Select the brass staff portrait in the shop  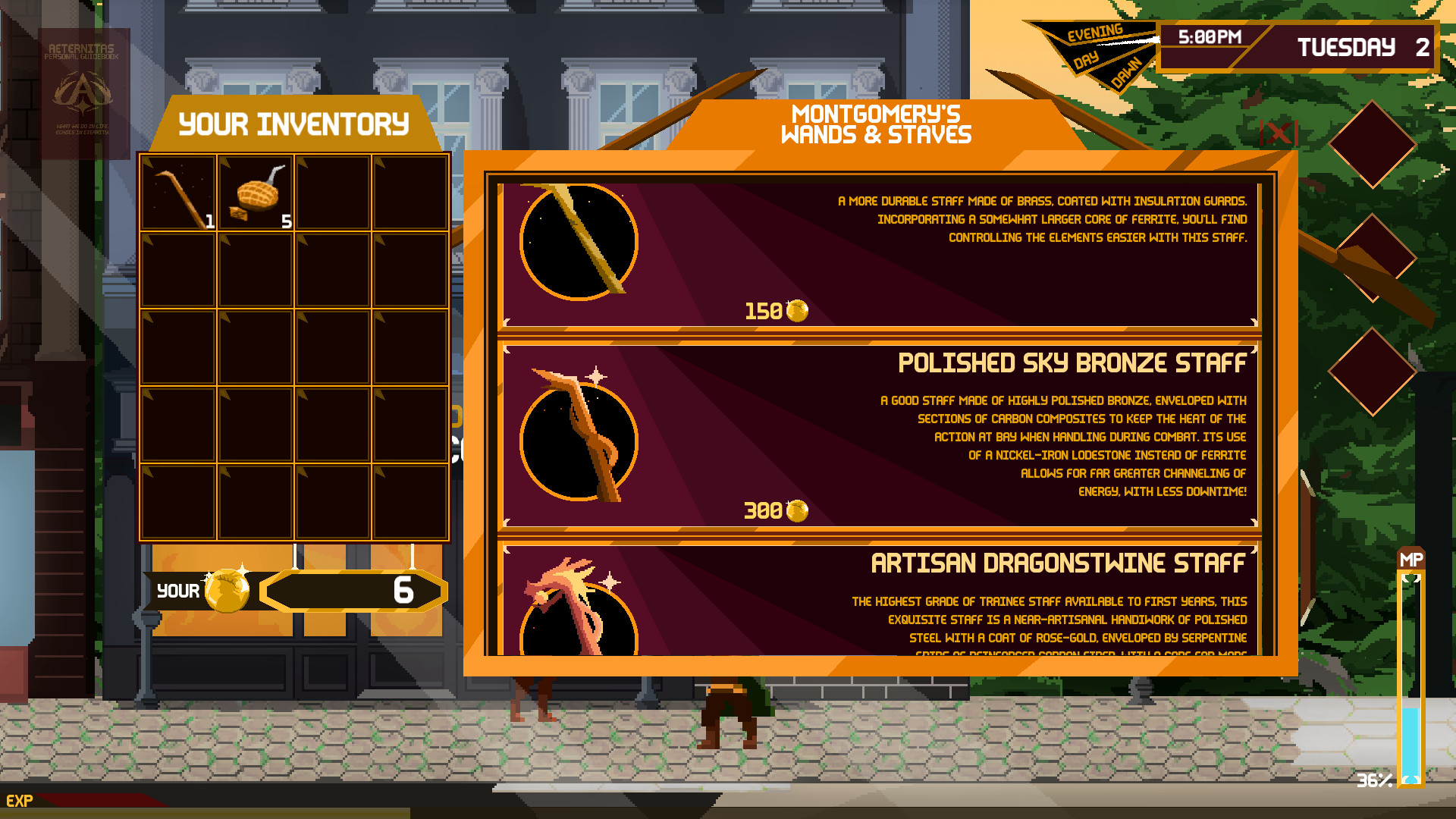click(x=579, y=243)
